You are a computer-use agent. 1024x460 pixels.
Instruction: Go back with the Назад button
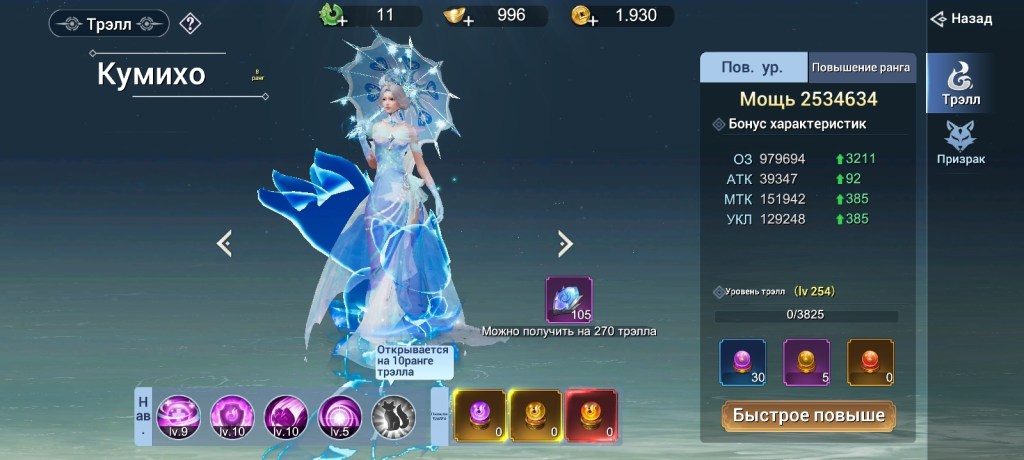pos(961,19)
